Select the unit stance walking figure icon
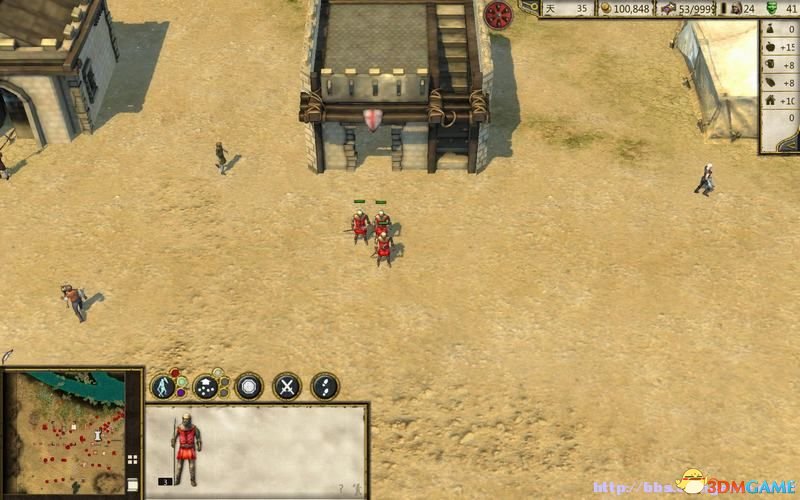This screenshot has width=800, height=500. pyautogui.click(x=164, y=386)
